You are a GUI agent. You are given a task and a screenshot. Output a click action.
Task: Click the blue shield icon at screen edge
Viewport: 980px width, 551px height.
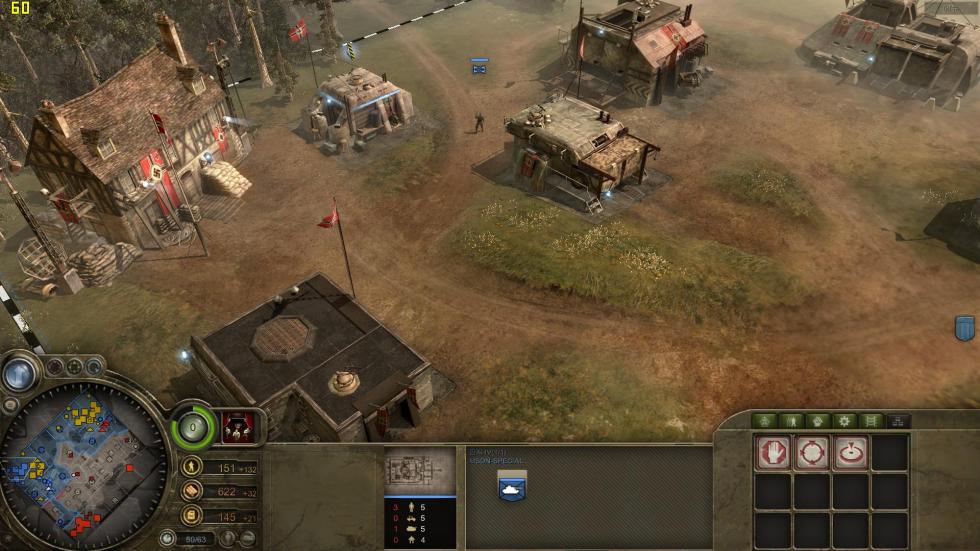964,327
